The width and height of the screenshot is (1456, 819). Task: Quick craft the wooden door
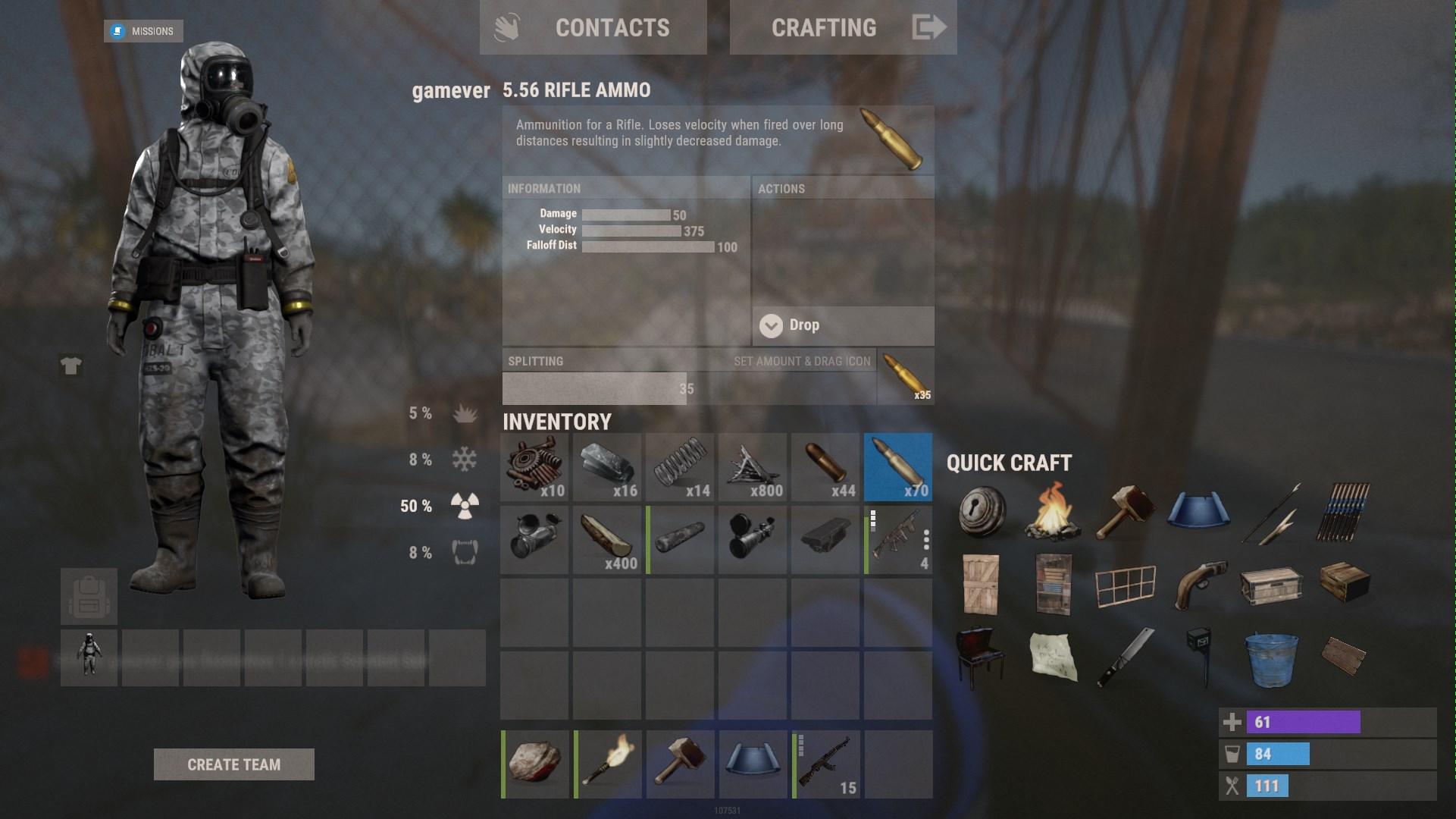982,583
